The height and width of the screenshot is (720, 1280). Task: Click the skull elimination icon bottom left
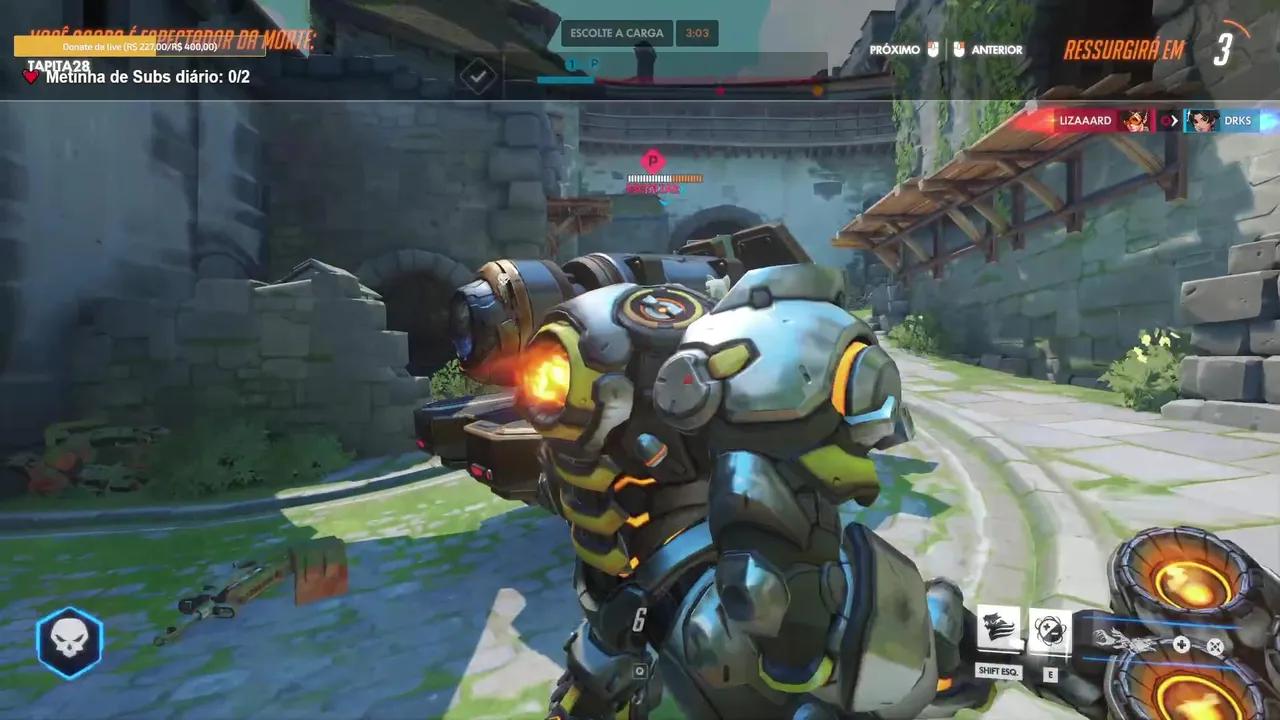[68, 641]
